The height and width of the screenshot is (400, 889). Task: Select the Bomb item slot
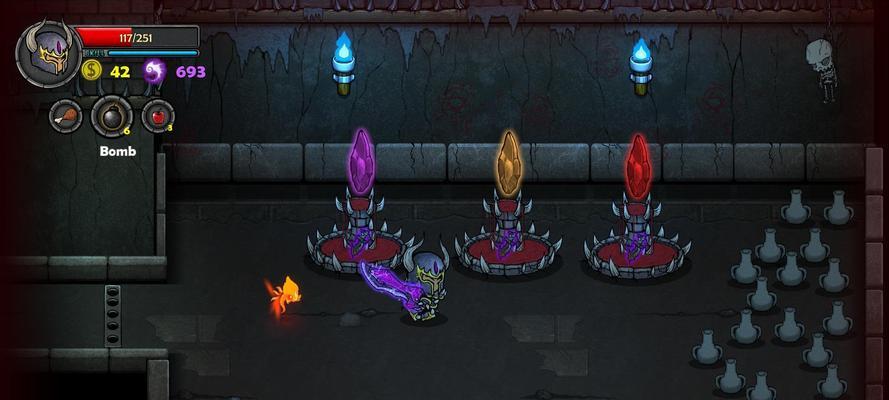(x=111, y=116)
